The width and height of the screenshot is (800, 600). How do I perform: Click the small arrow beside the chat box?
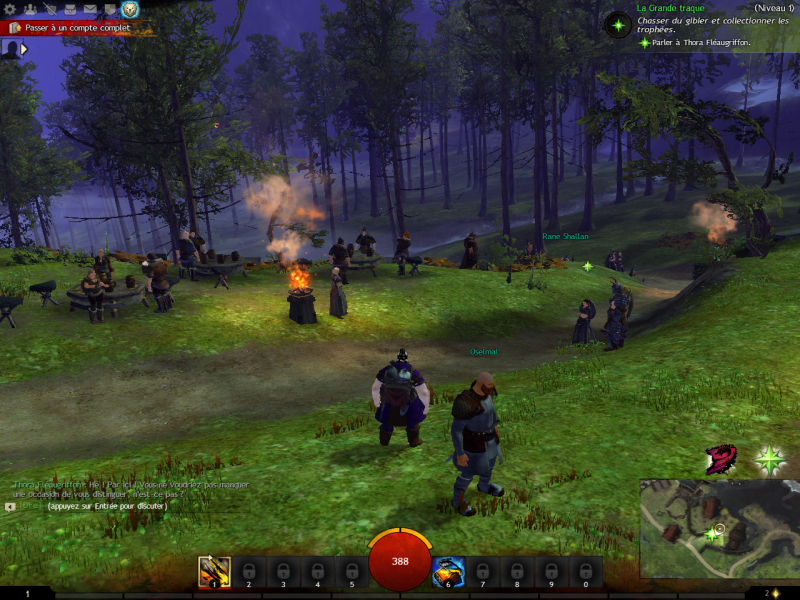tap(10, 506)
